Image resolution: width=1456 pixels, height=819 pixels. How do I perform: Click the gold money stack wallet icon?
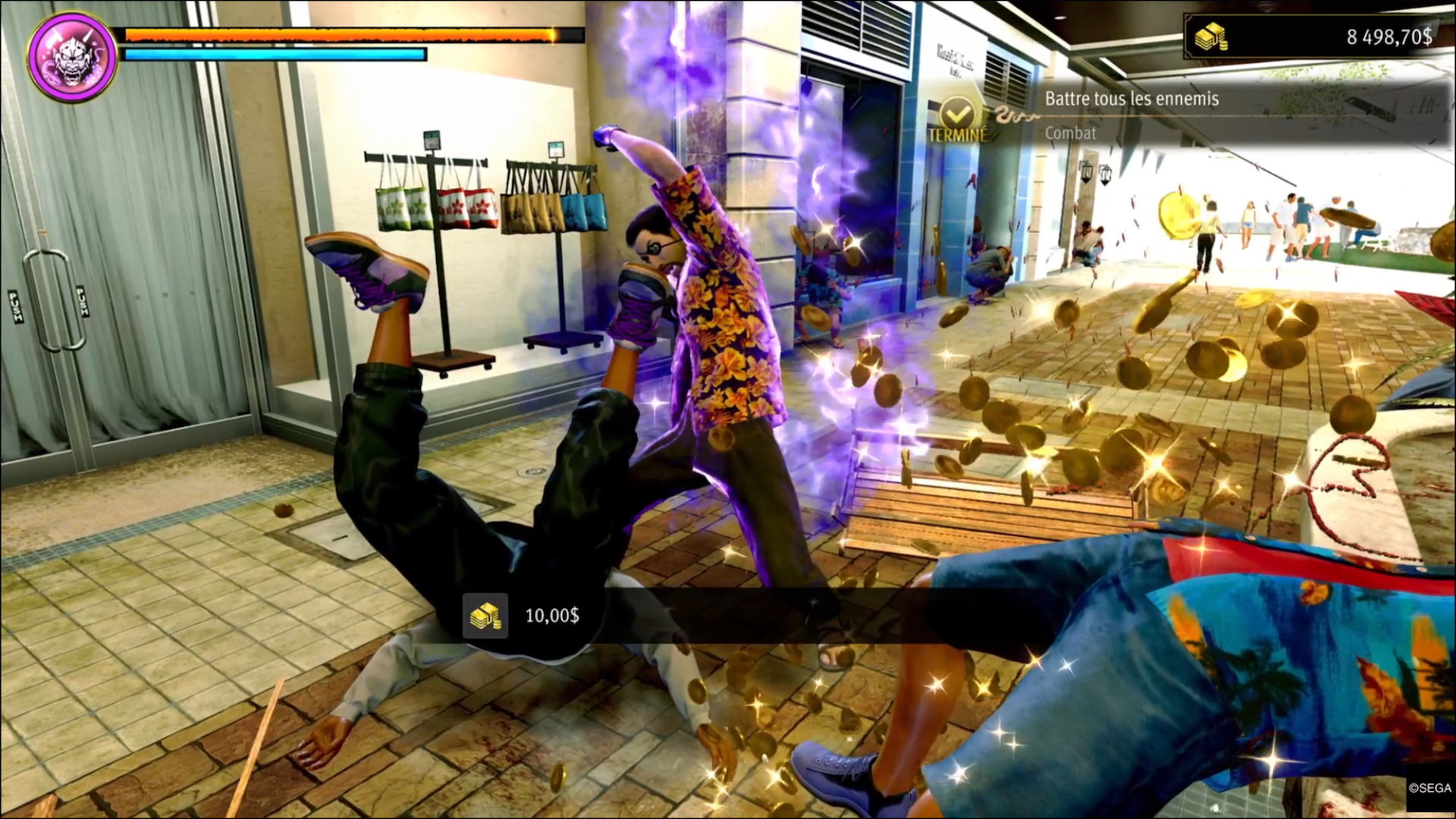click(x=1210, y=37)
